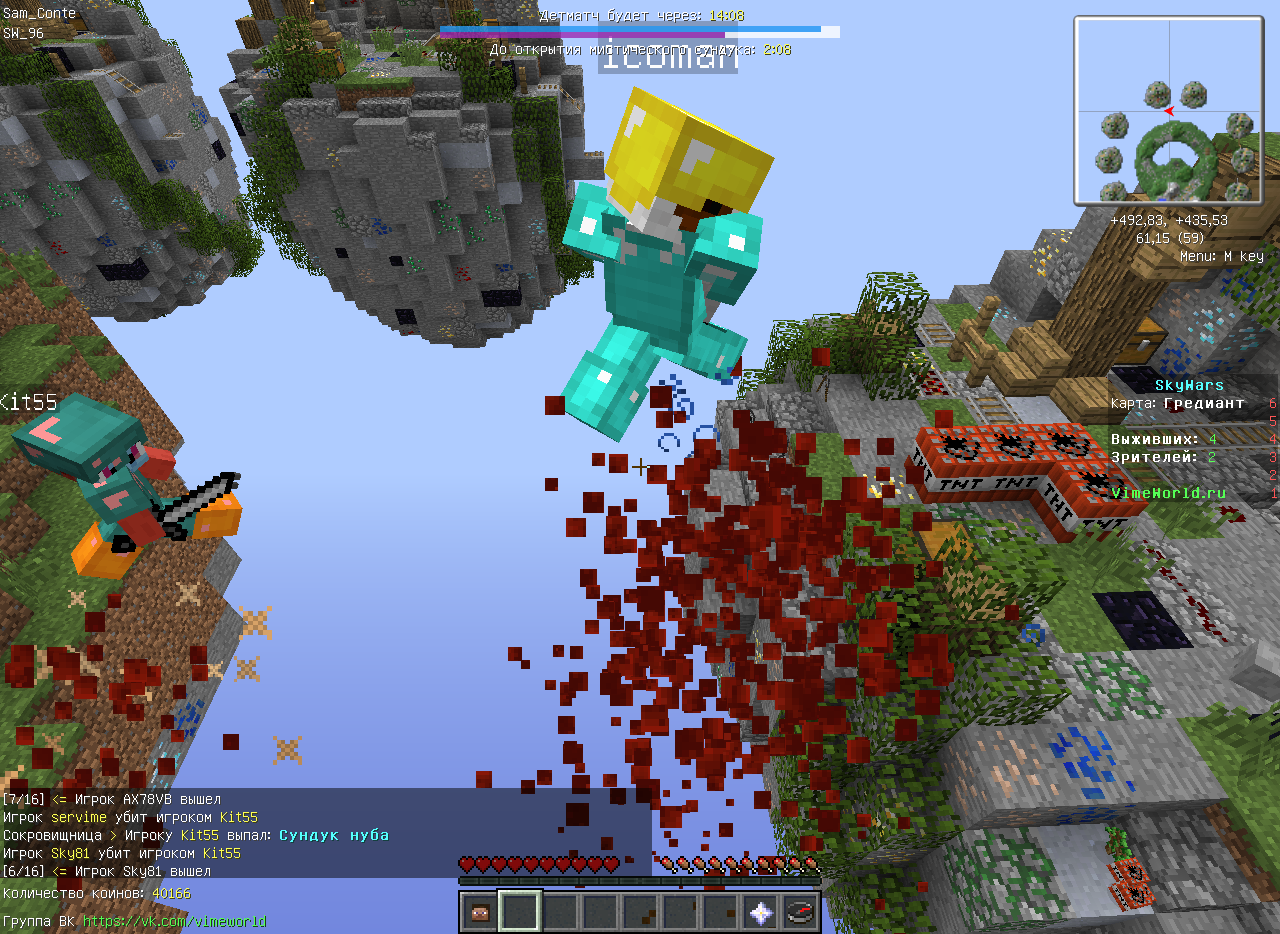This screenshot has width=1280, height=934.
Task: Select the compass hotbar slot
Action: coord(801,911)
